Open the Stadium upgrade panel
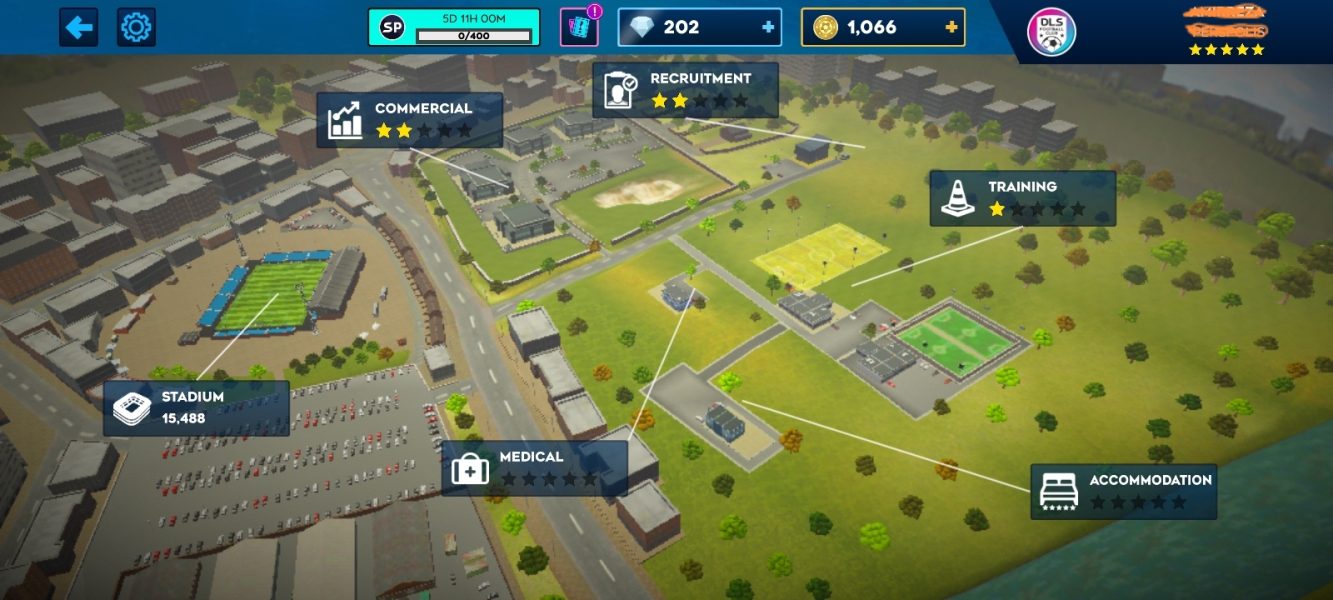The width and height of the screenshot is (1333, 600). pos(196,407)
